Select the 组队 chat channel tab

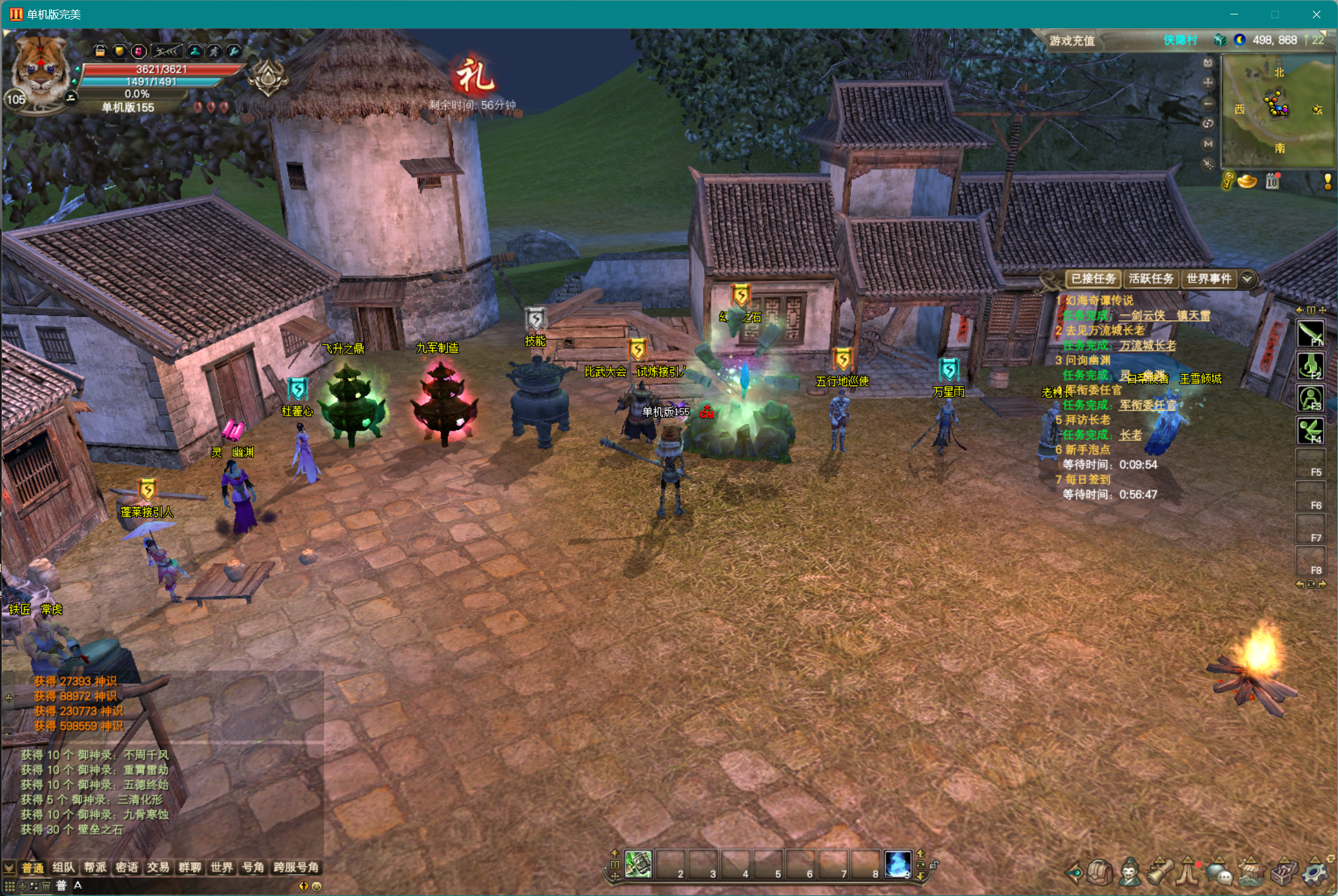pos(64,868)
